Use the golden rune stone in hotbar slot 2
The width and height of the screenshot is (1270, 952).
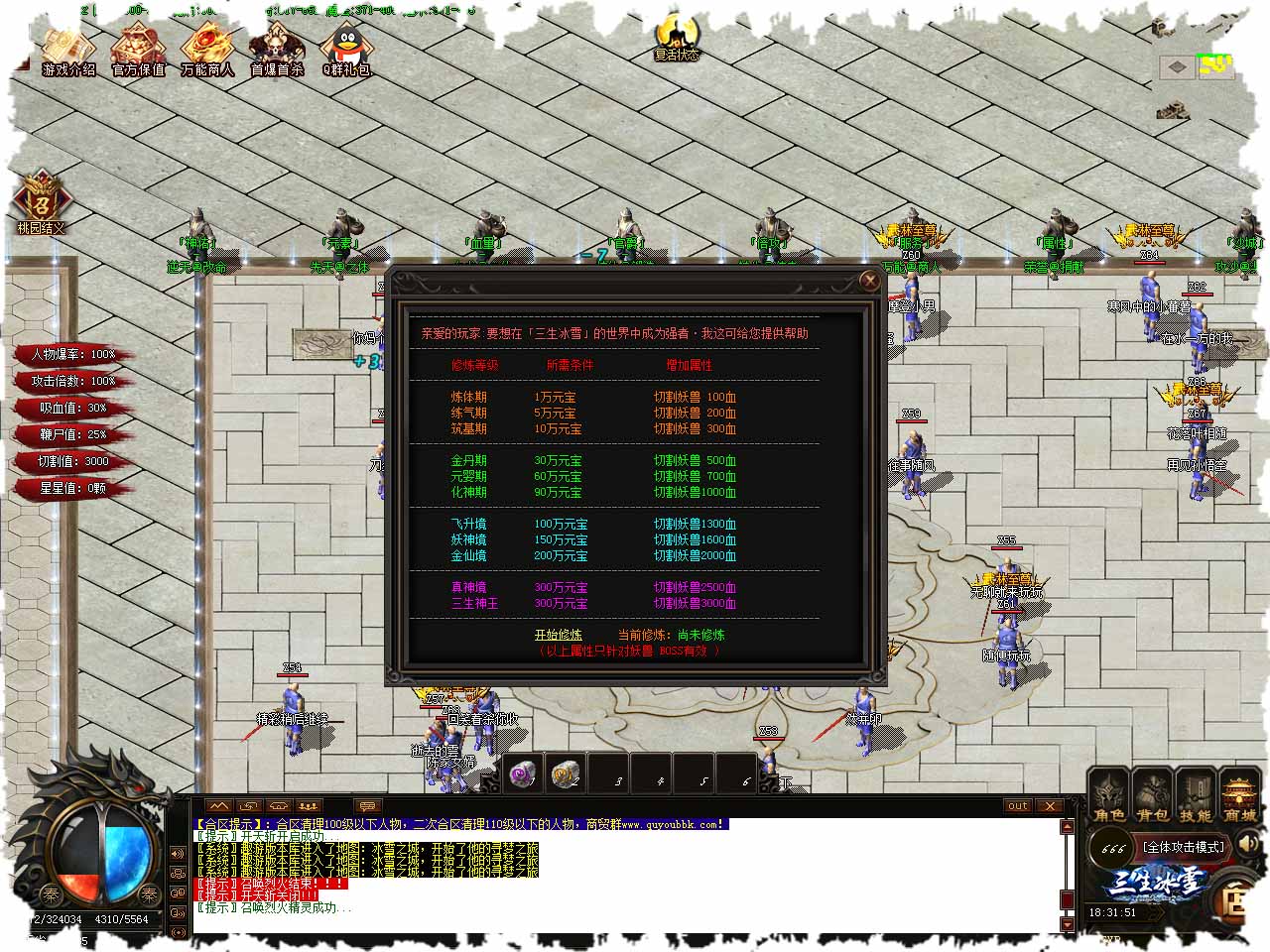coord(565,774)
